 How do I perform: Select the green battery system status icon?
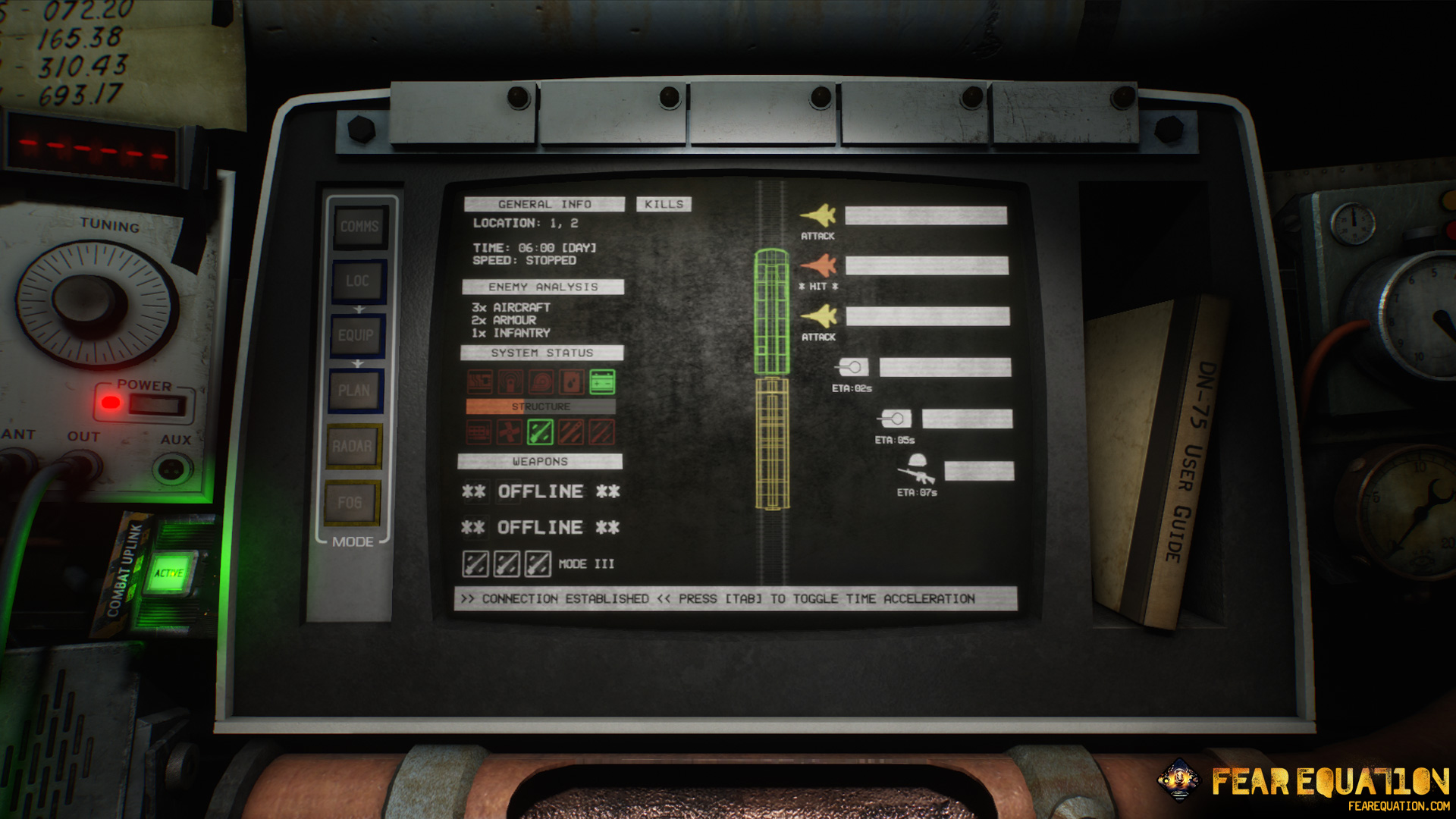601,381
